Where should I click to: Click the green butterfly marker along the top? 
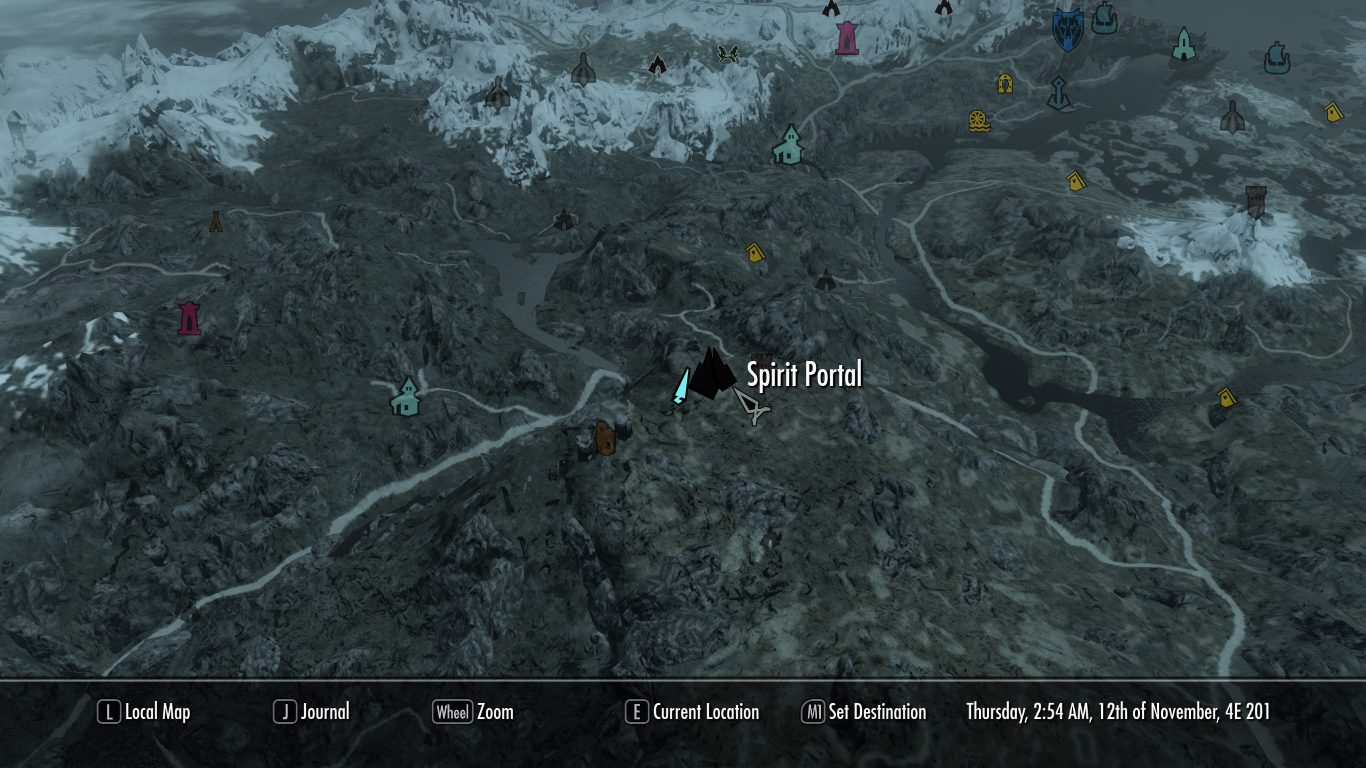[x=728, y=55]
